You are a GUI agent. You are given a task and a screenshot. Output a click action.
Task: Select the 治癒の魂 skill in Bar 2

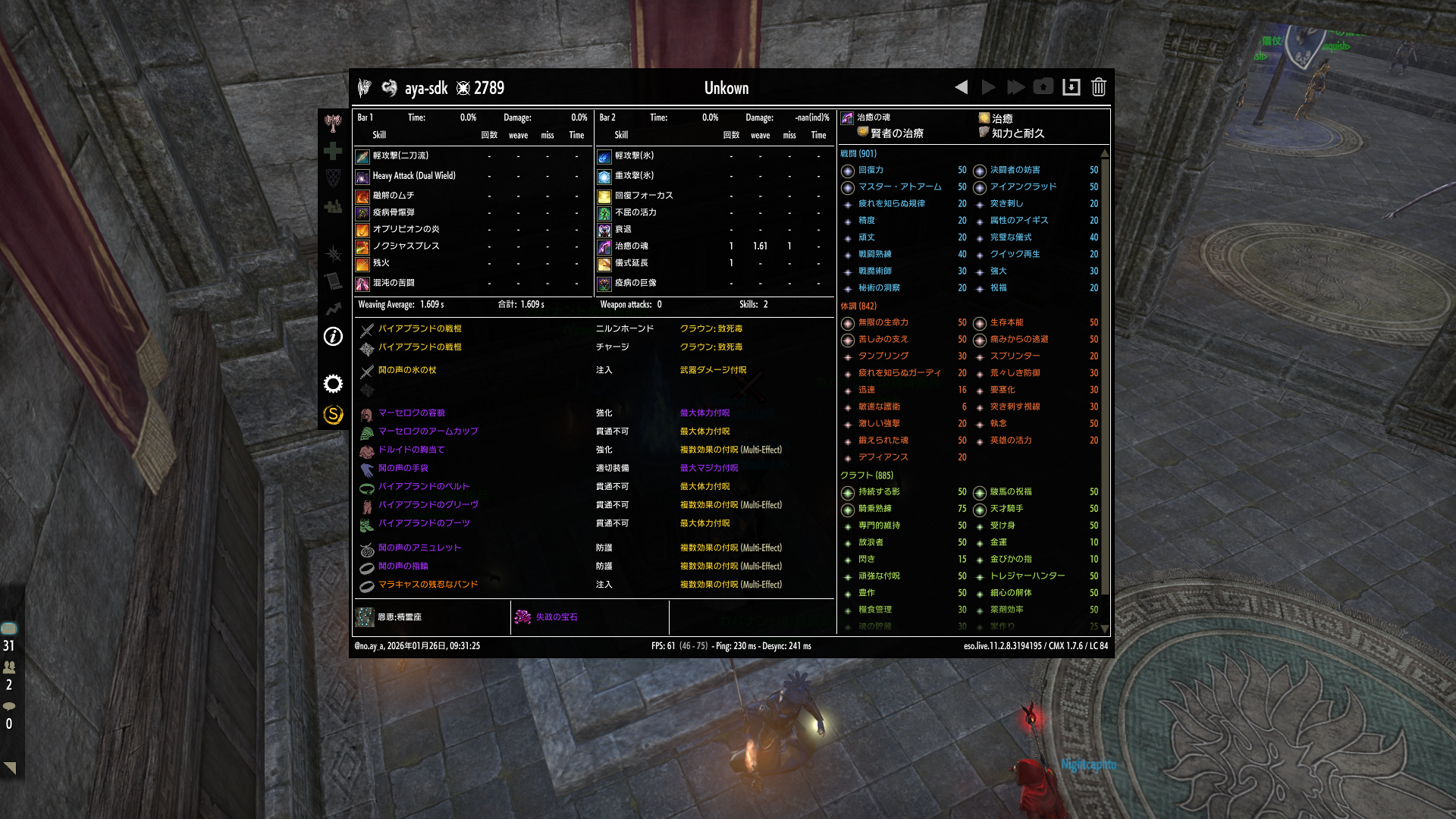(x=604, y=246)
